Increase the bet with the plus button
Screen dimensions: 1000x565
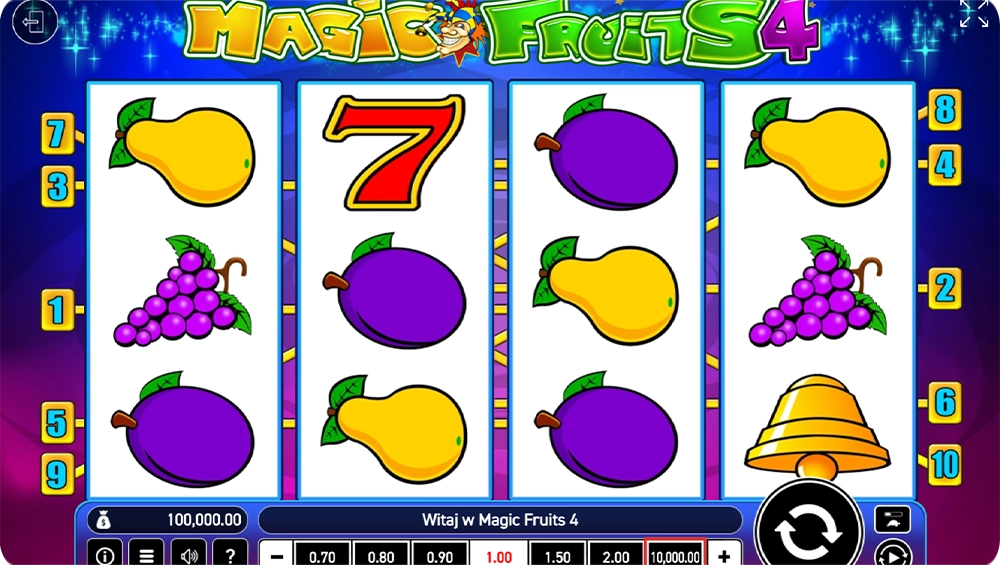(724, 555)
